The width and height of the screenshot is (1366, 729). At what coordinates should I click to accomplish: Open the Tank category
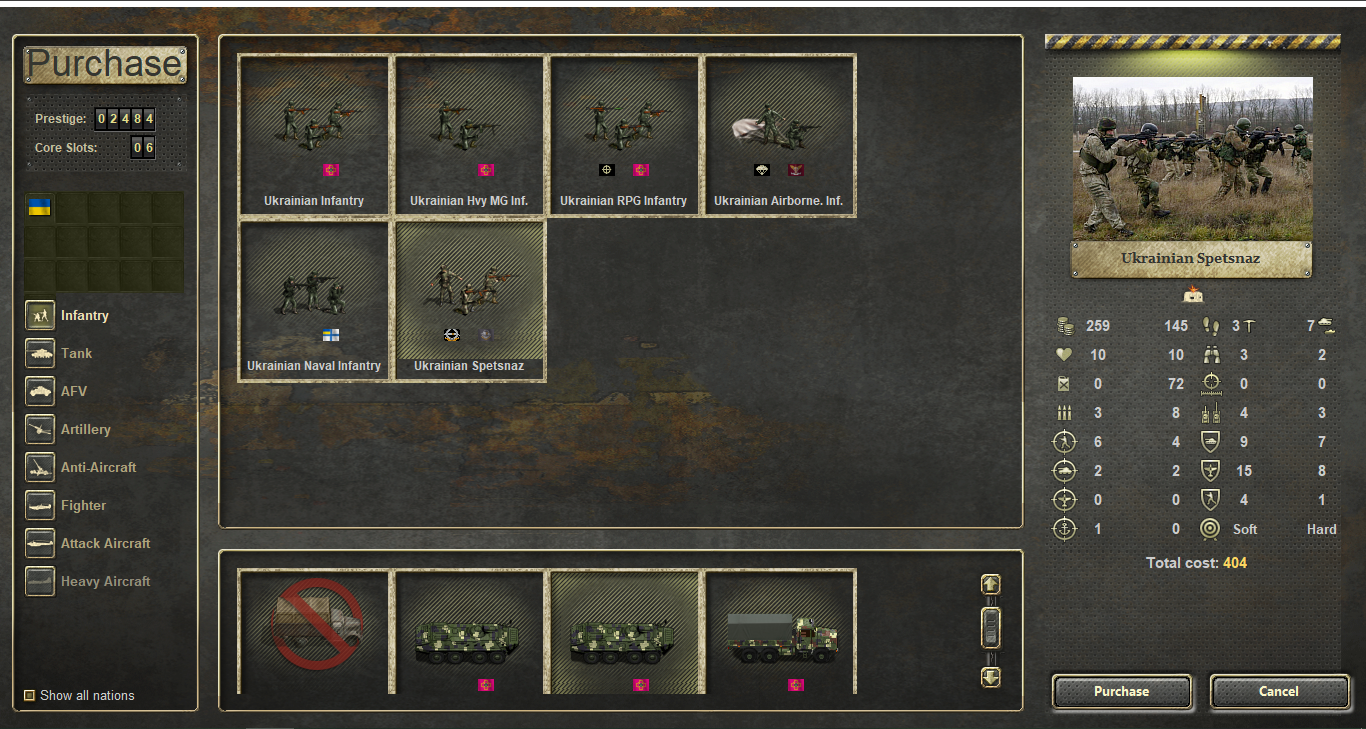click(x=40, y=353)
